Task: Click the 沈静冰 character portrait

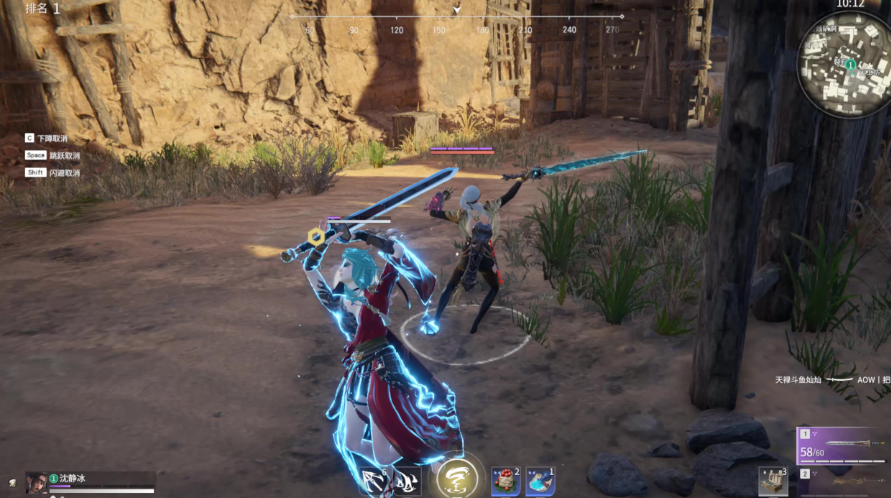Action: click(x=37, y=481)
